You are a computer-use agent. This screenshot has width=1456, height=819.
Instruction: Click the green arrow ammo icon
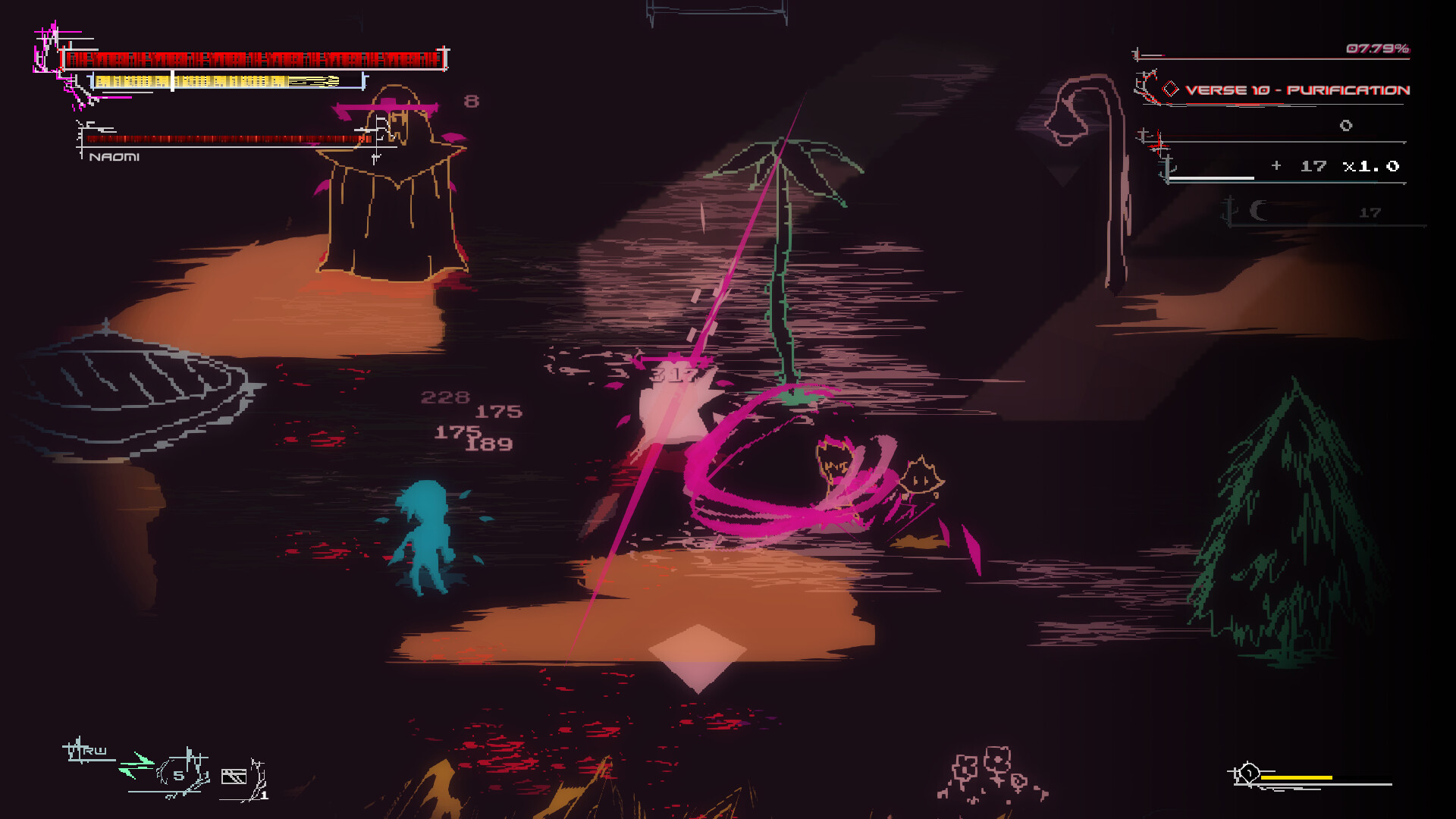(136, 767)
